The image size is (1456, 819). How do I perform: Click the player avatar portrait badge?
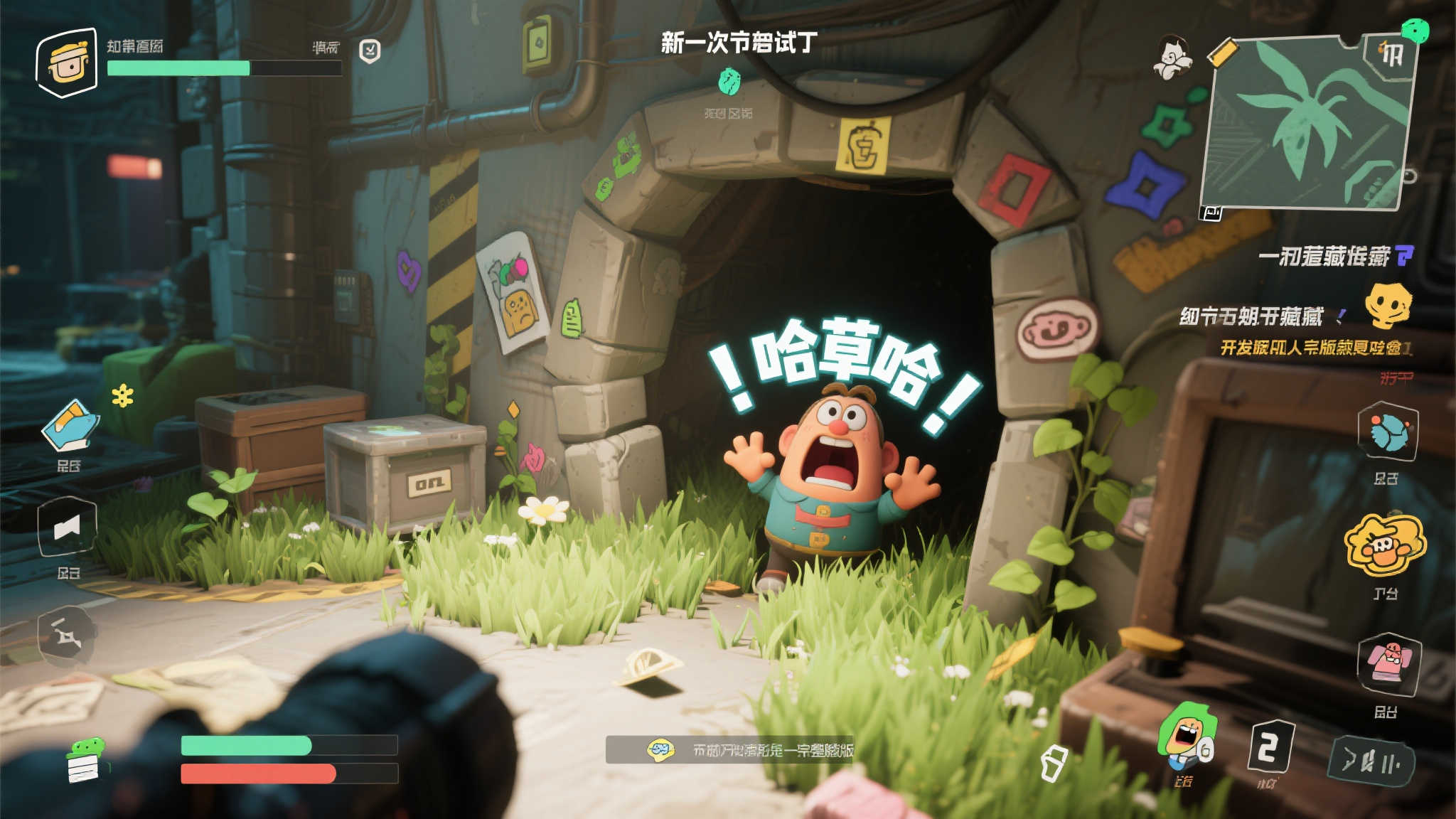pos(67,63)
